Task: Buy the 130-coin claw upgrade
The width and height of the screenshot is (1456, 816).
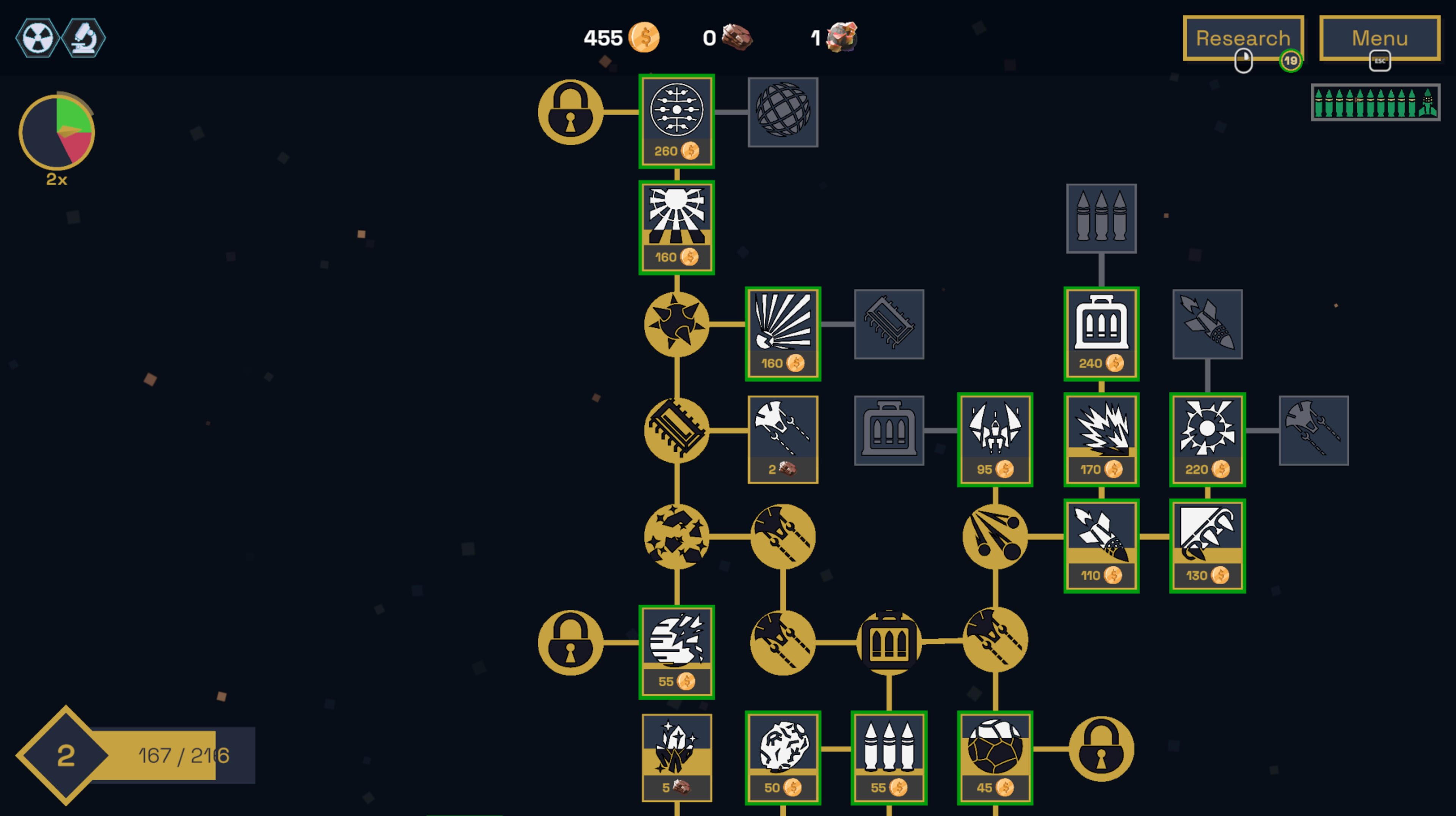Action: pyautogui.click(x=1207, y=545)
